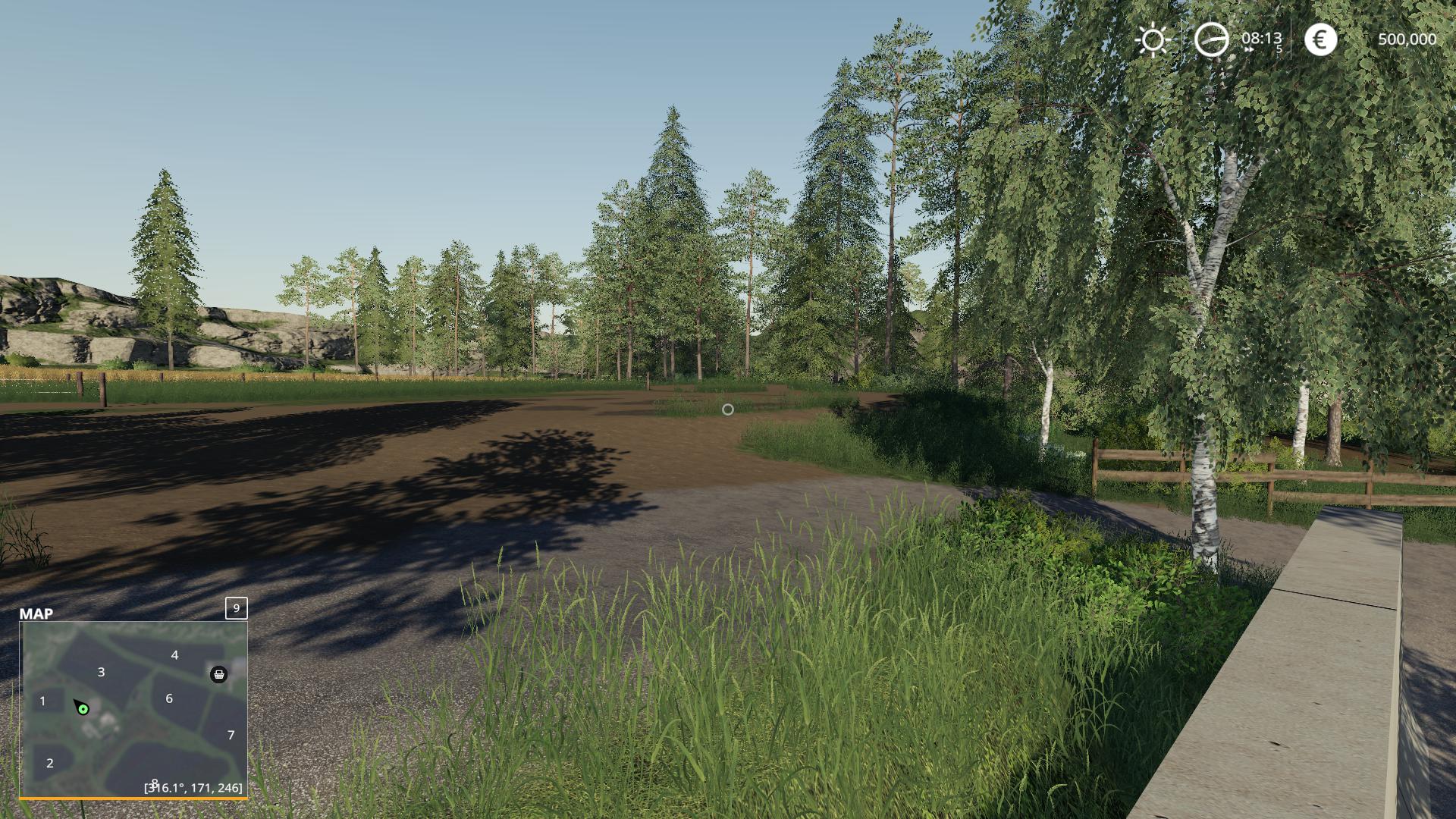
Task: Select the shop basket marker on the minimap
Action: pos(218,674)
